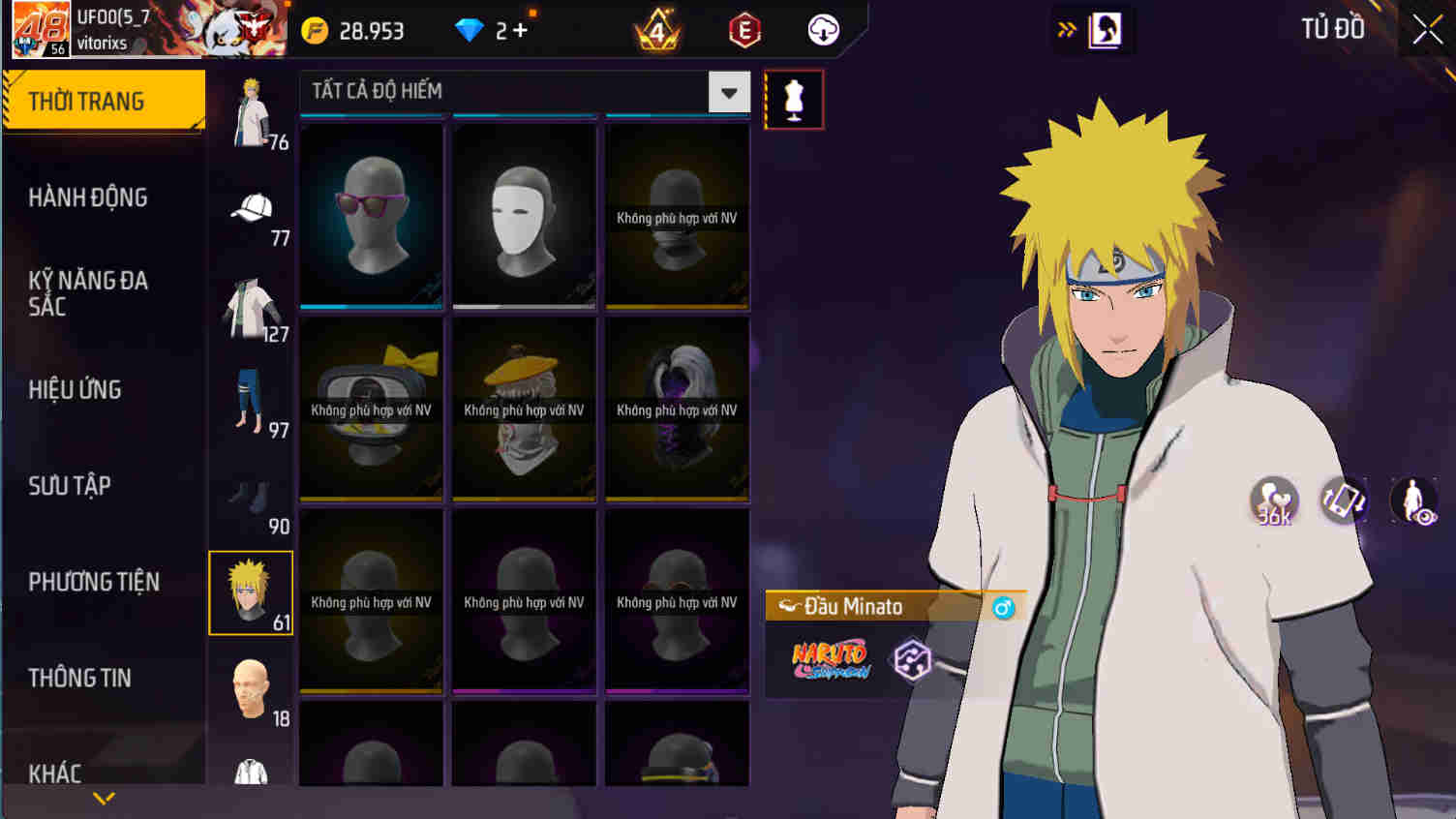This screenshot has width=1456, height=819.
Task: Click the rank crown level 4 icon
Action: (x=657, y=29)
